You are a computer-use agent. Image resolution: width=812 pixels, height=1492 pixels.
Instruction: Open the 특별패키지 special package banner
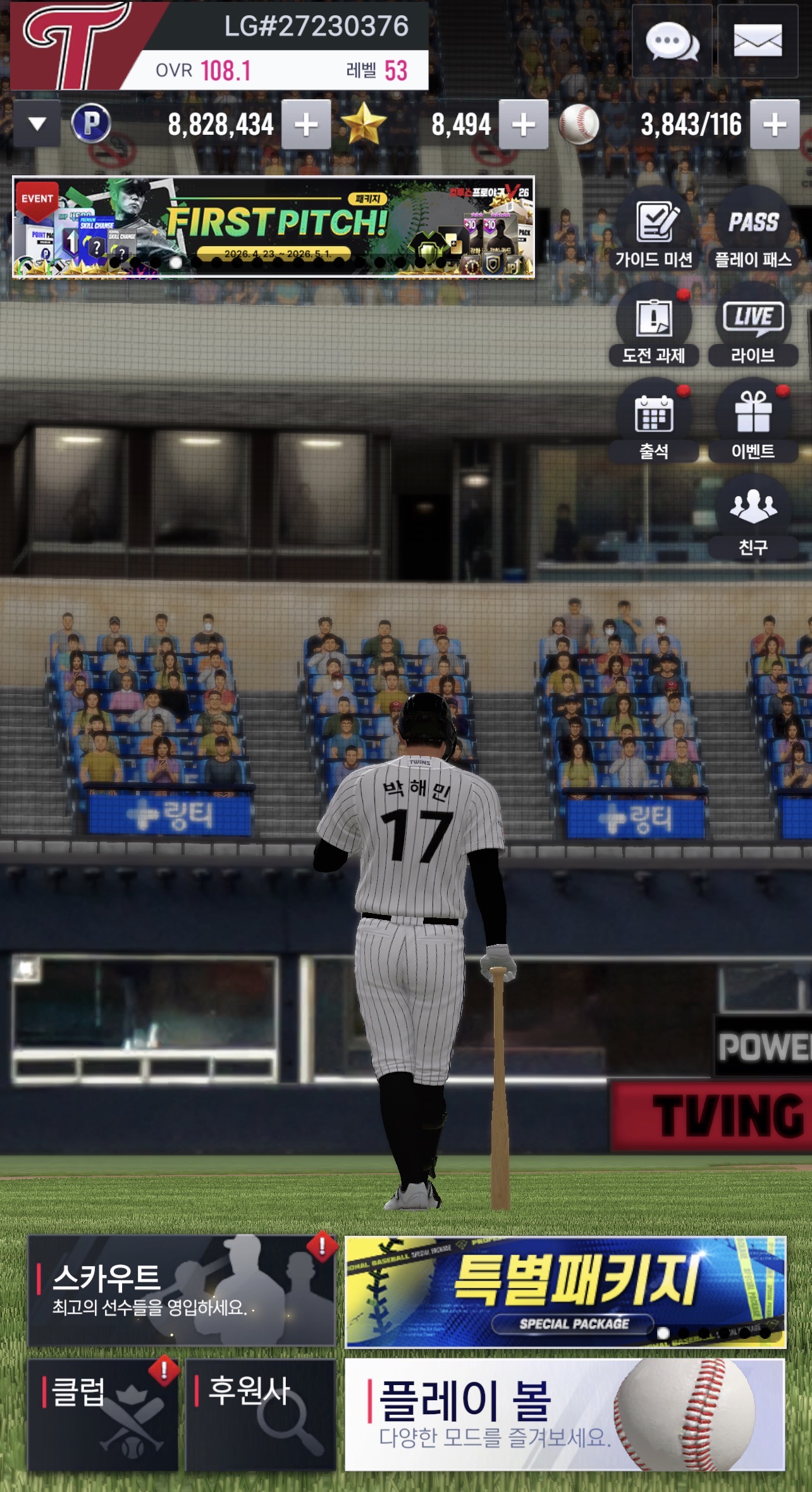[x=565, y=1291]
